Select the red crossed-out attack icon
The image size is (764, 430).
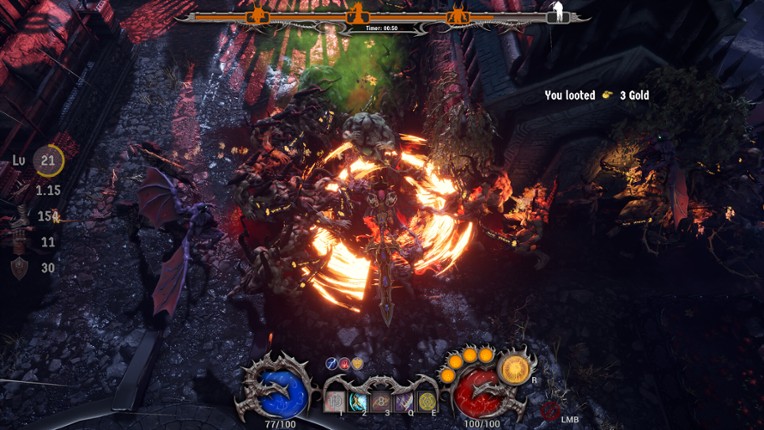tap(549, 410)
